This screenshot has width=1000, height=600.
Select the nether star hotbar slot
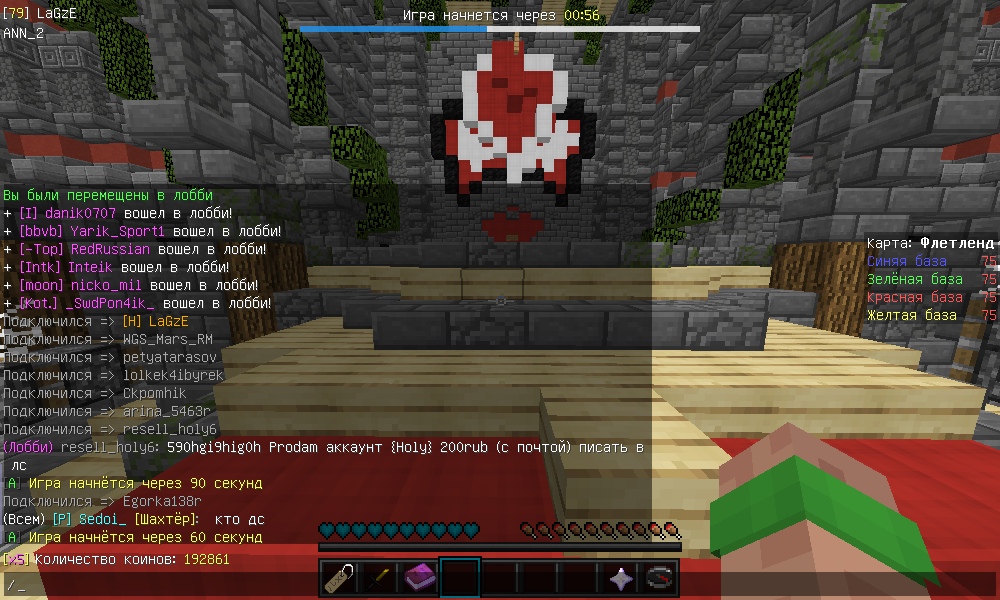coord(620,577)
